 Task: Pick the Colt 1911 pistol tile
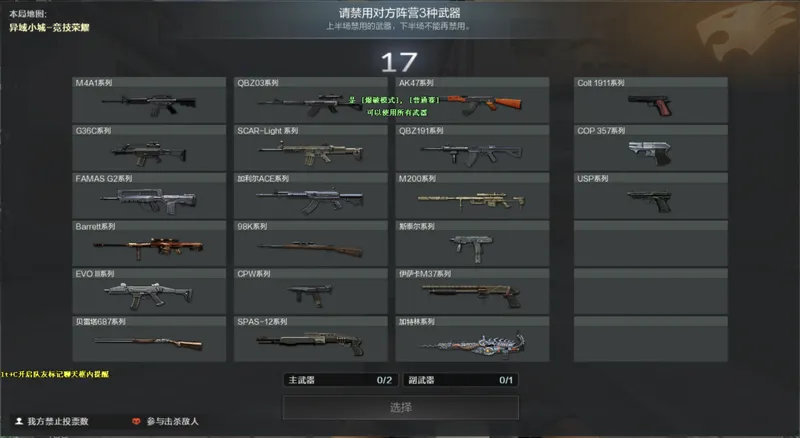[650, 100]
